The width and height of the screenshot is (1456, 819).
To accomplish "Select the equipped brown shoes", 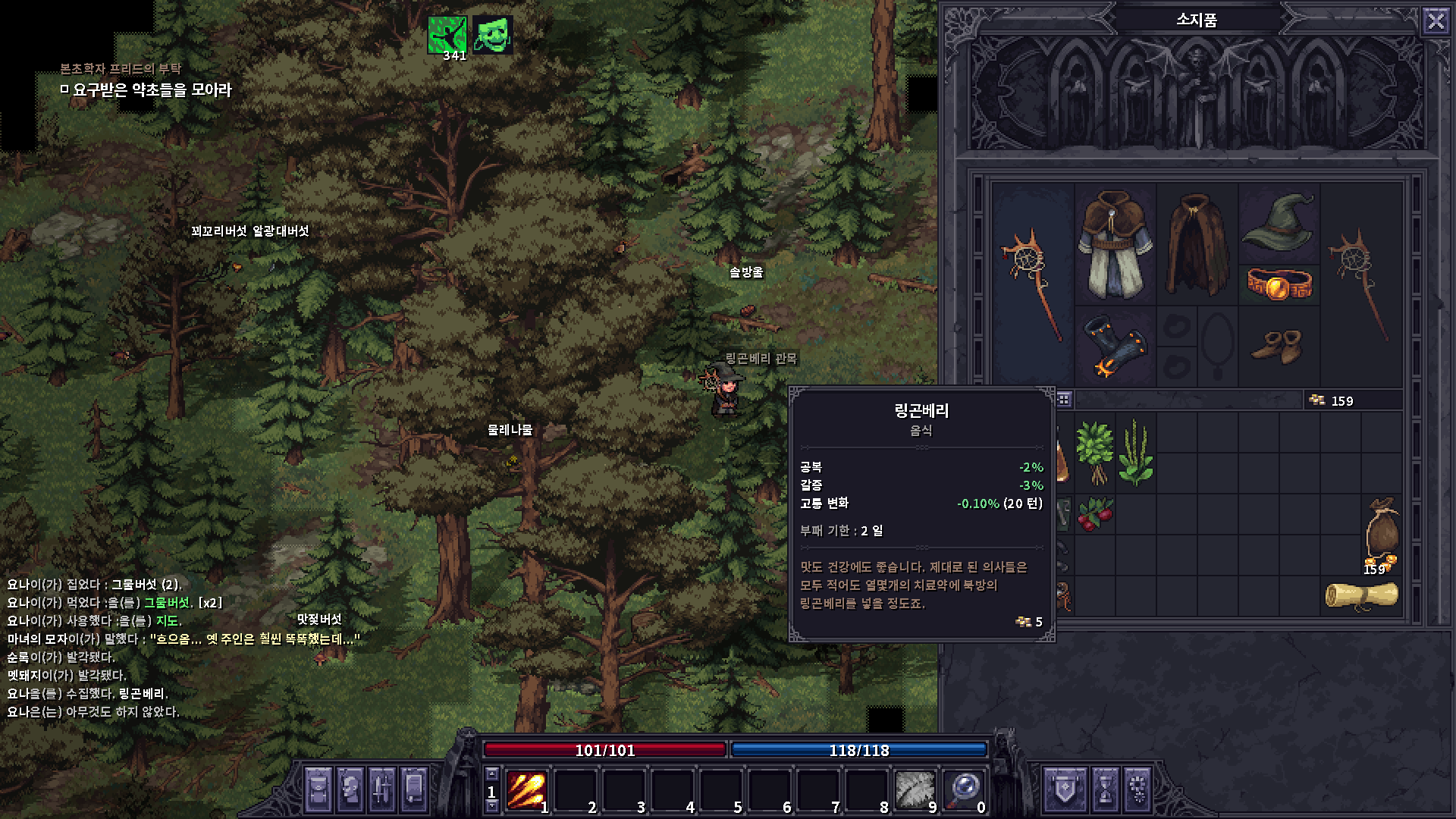I will pos(1277,347).
